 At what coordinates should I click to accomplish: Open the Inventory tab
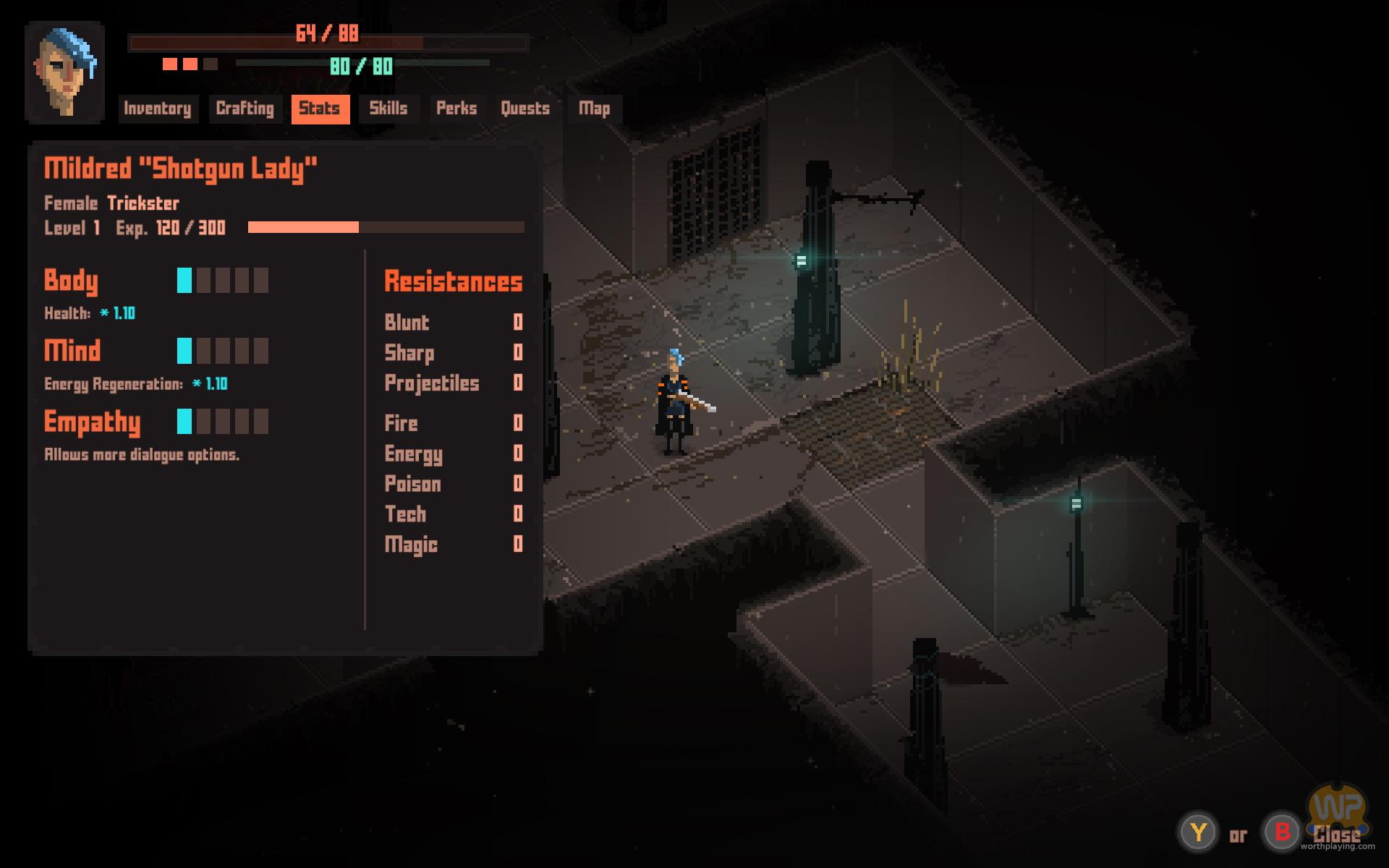(x=158, y=109)
